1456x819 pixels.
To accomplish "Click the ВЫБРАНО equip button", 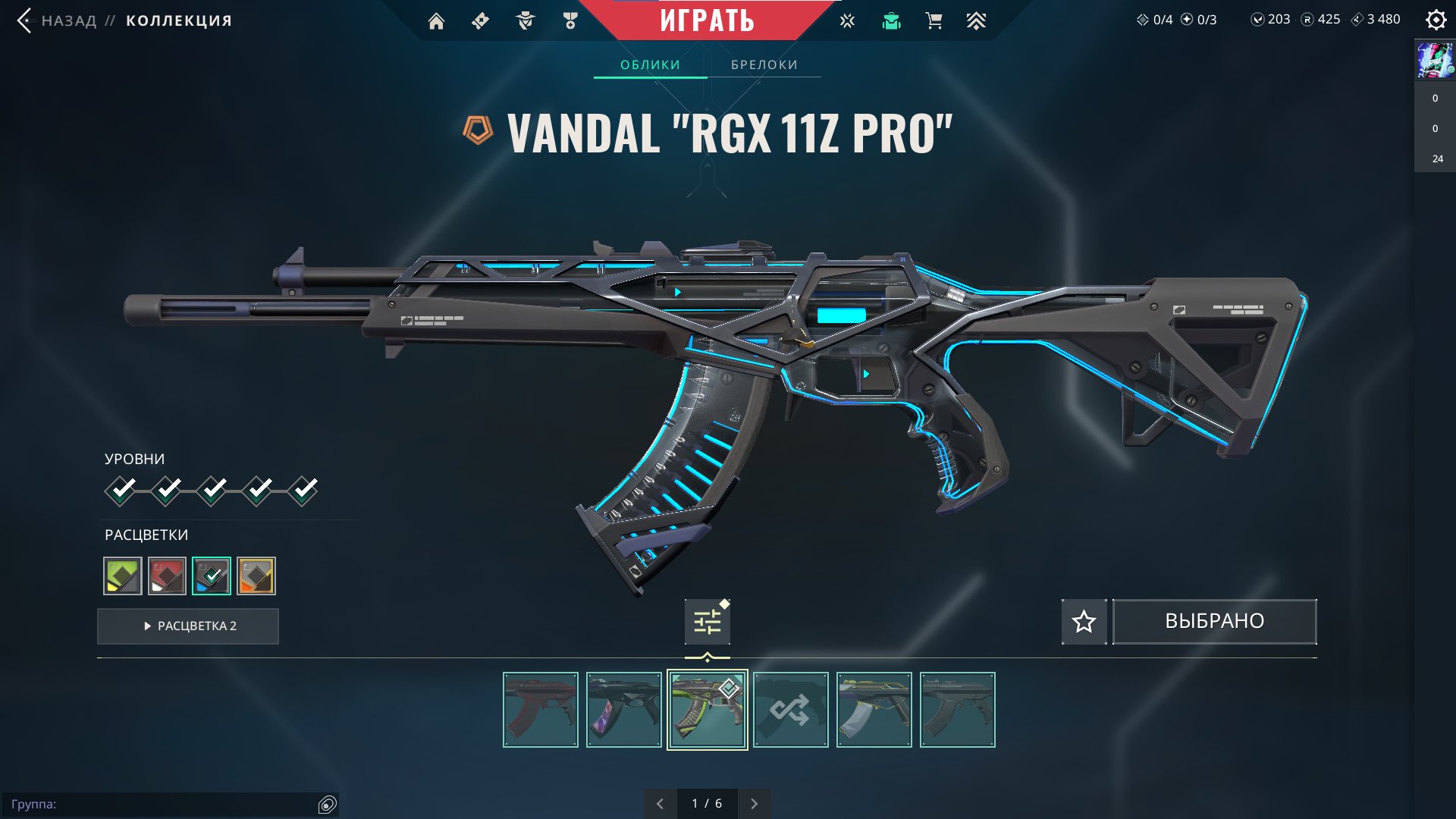I will pyautogui.click(x=1214, y=622).
